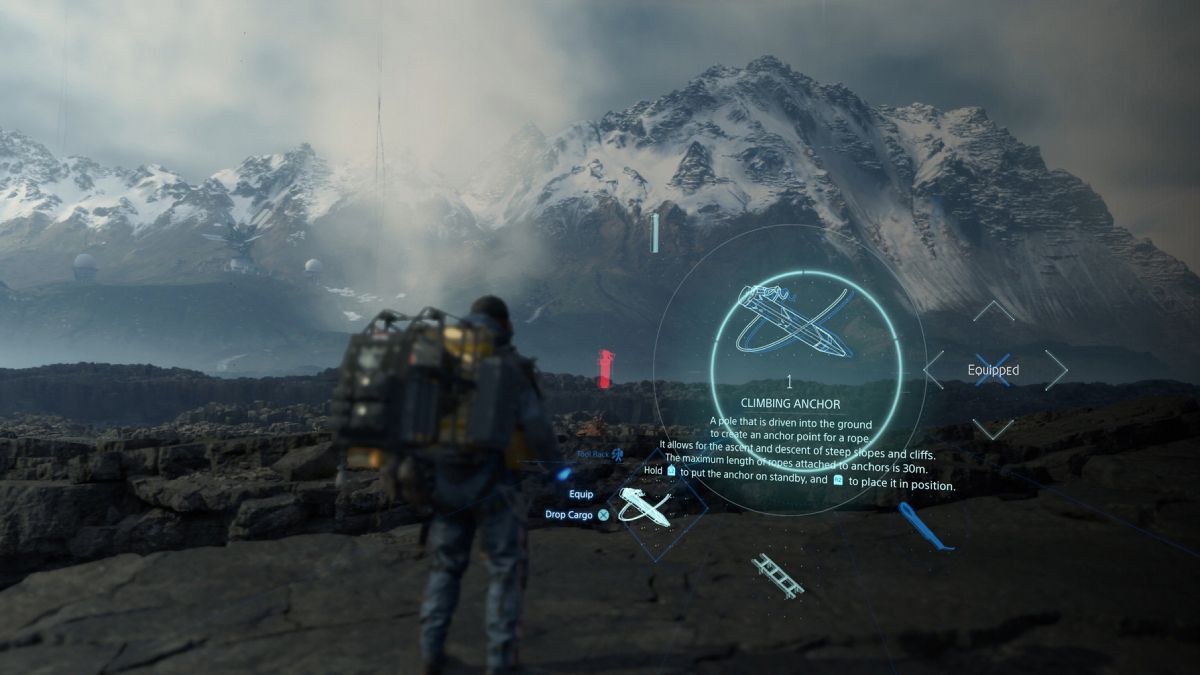The height and width of the screenshot is (675, 1200).
Task: Choose the ladder on the item wheel
Action: (x=777, y=575)
